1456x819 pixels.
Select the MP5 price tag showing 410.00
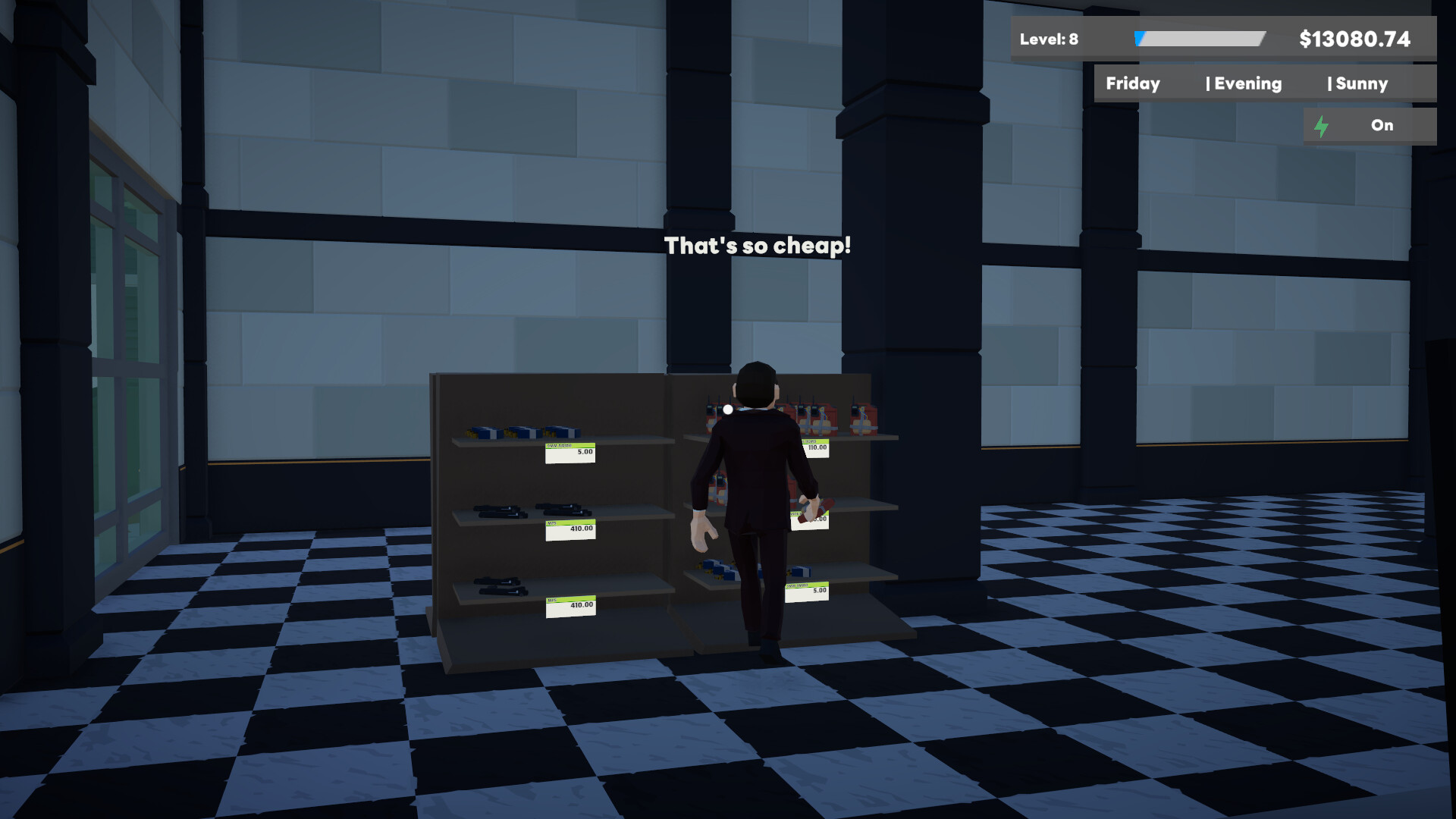(570, 529)
